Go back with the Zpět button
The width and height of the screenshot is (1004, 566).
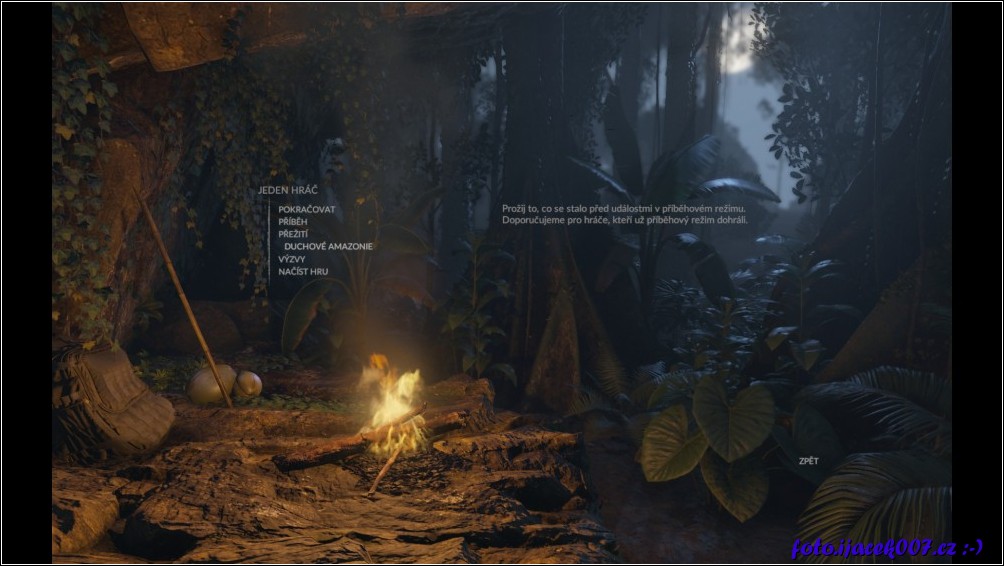pyautogui.click(x=808, y=461)
